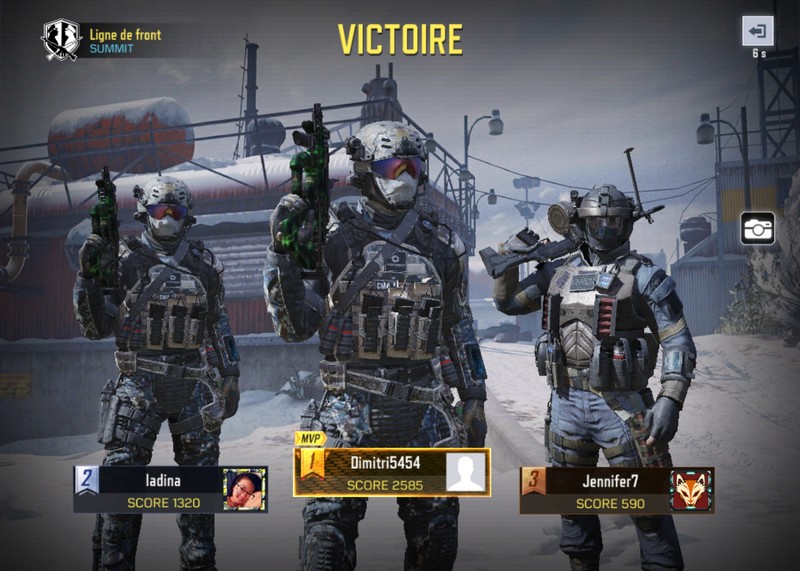This screenshot has height=571, width=800.
Task: Open Jennifer7's fox avatar
Action: click(x=691, y=490)
